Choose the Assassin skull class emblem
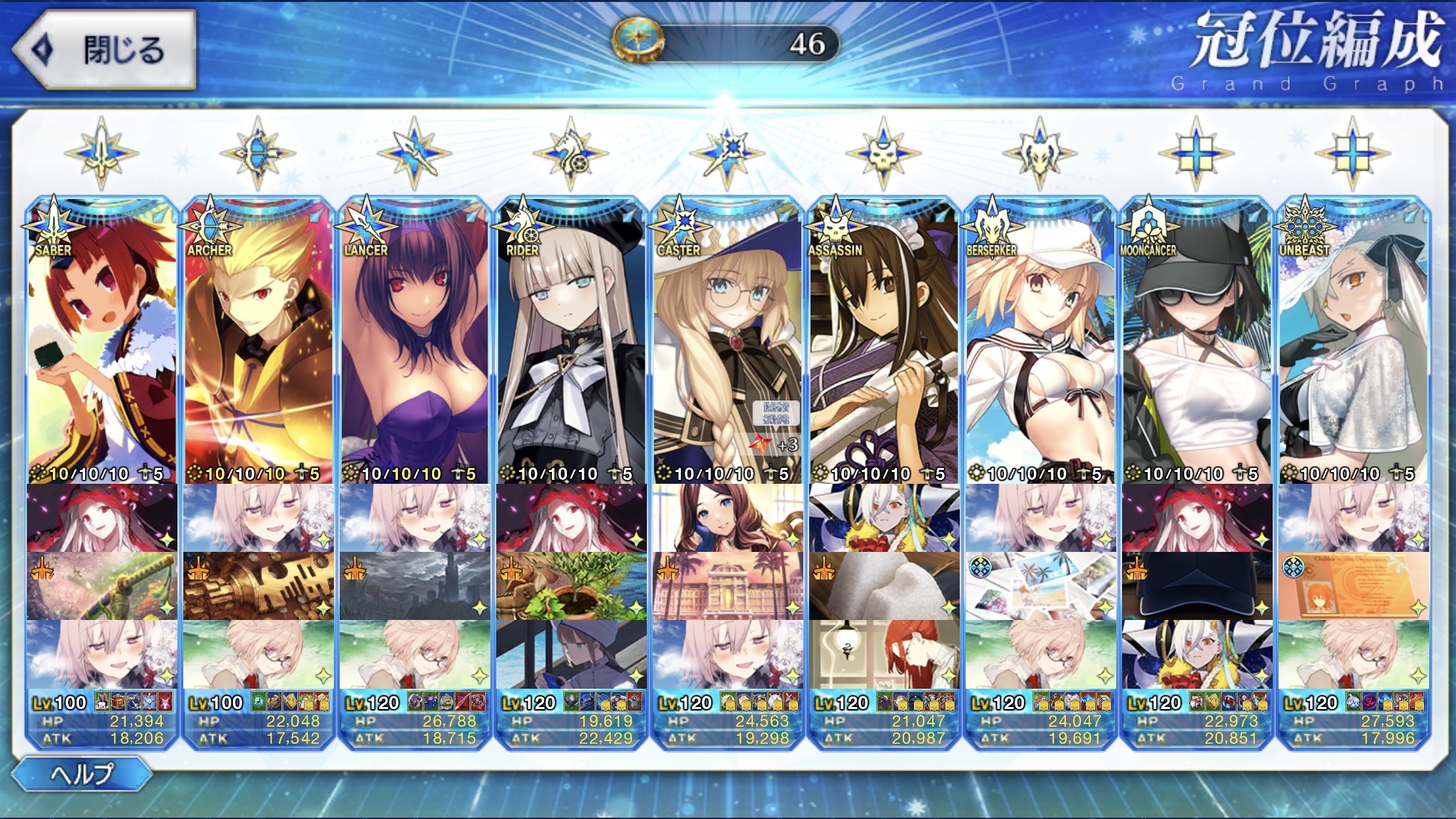 (883, 154)
